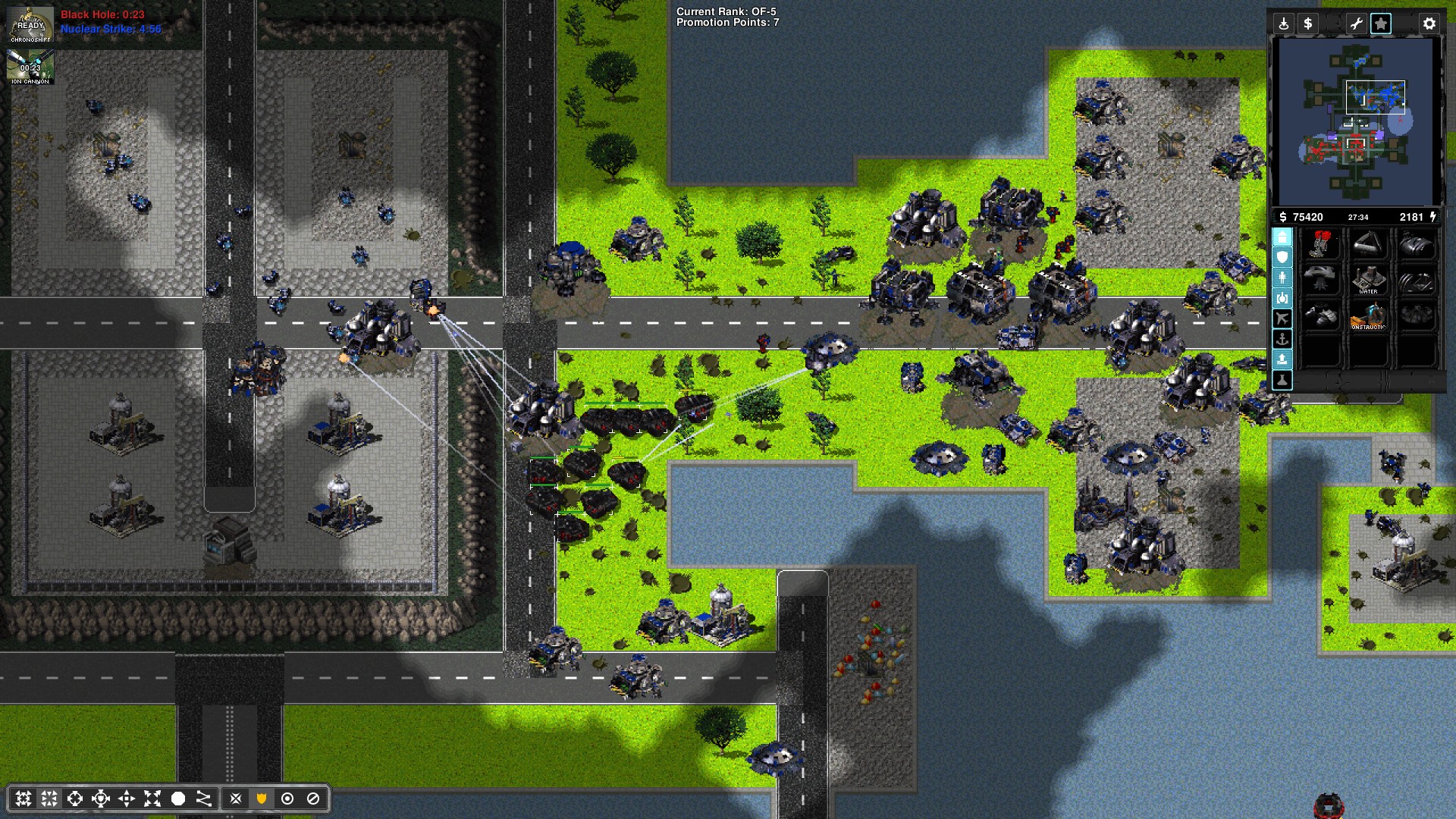Activate the waypoint mode zigzag button

(x=204, y=799)
